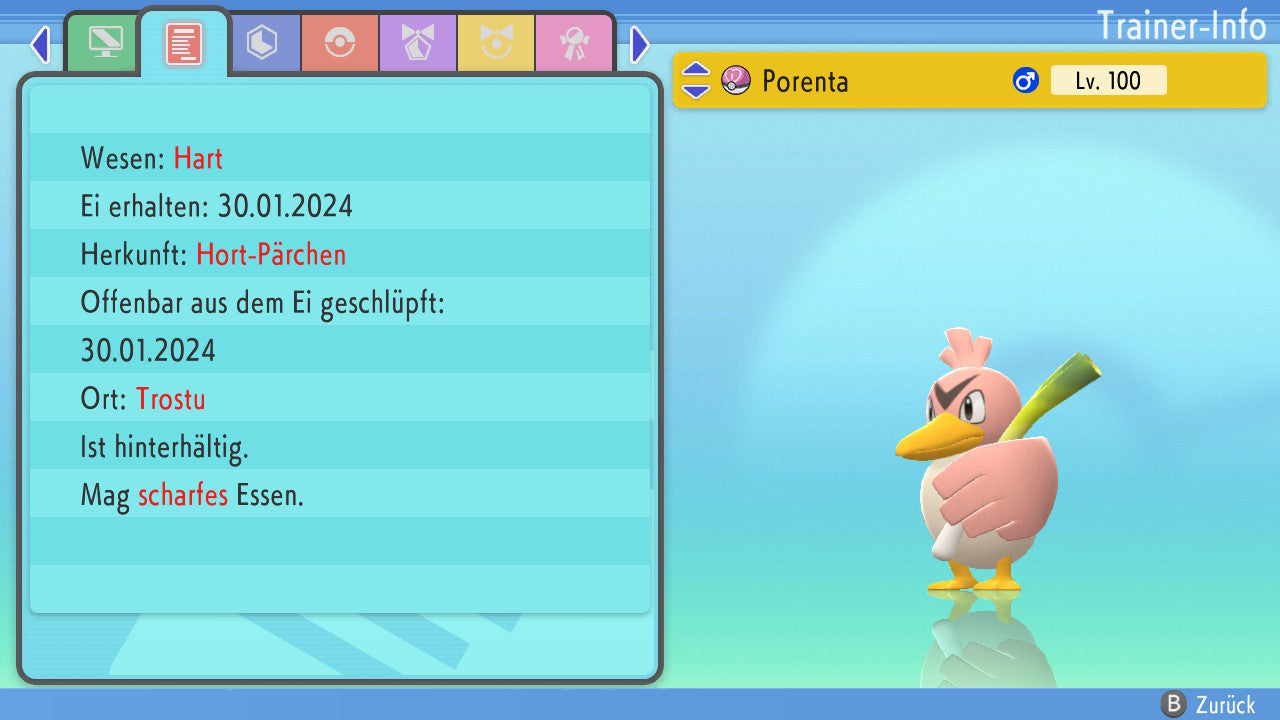Switch to the red Poké Ball tab

click(340, 43)
